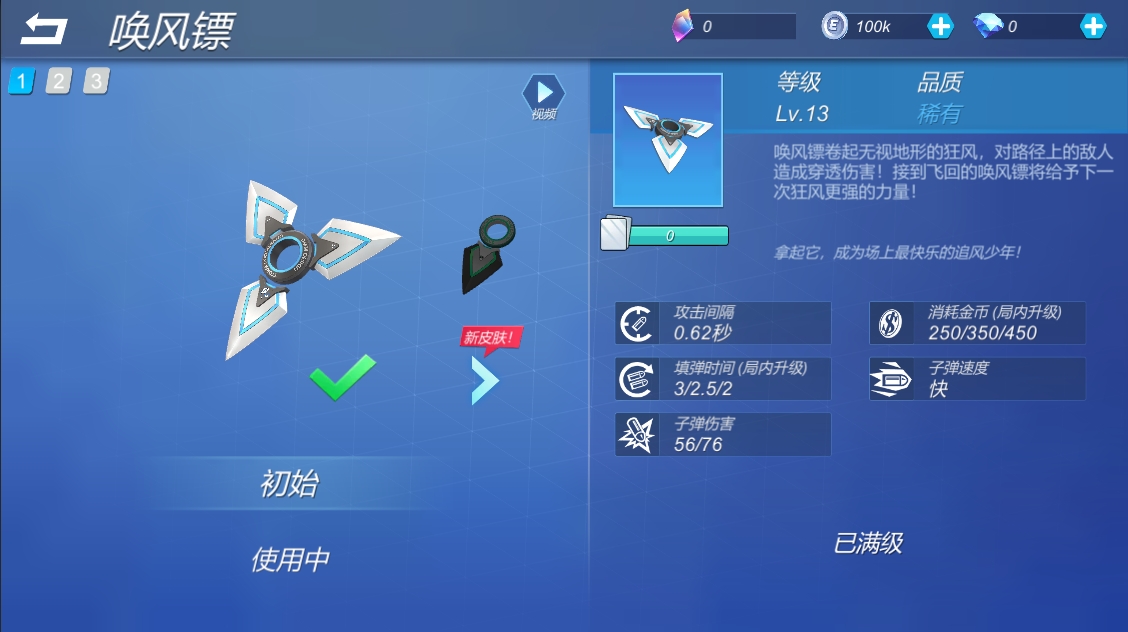1128x632 pixels.
Task: Inspect the coin cost stat row
Action: click(977, 323)
